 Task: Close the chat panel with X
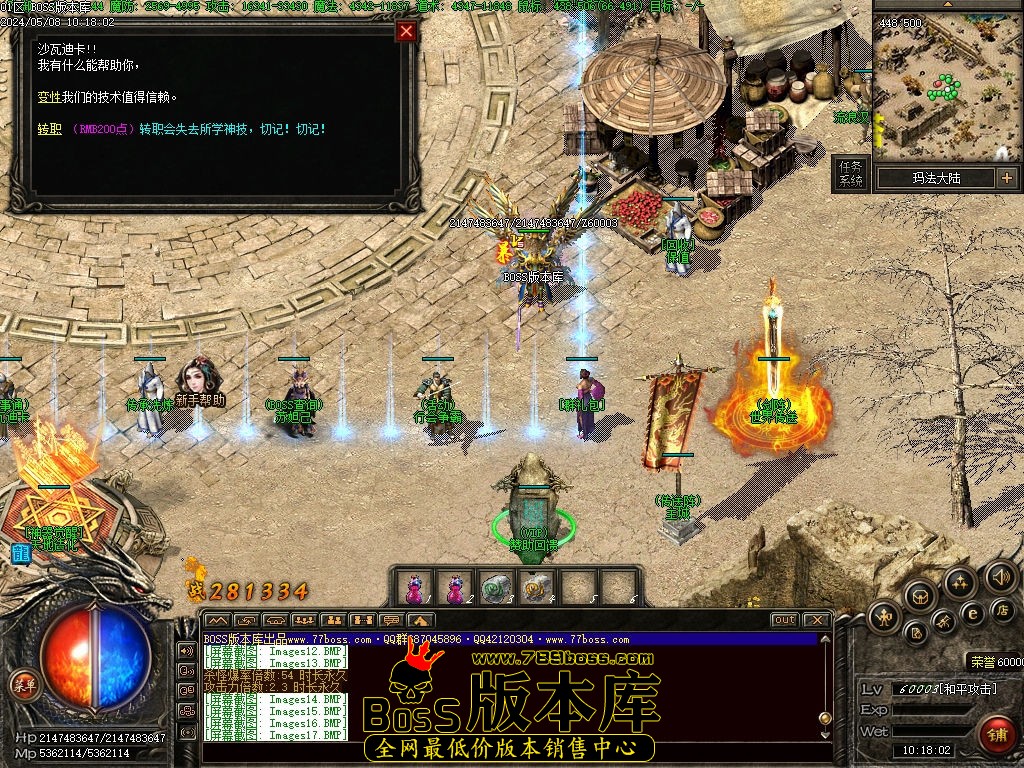pos(816,620)
